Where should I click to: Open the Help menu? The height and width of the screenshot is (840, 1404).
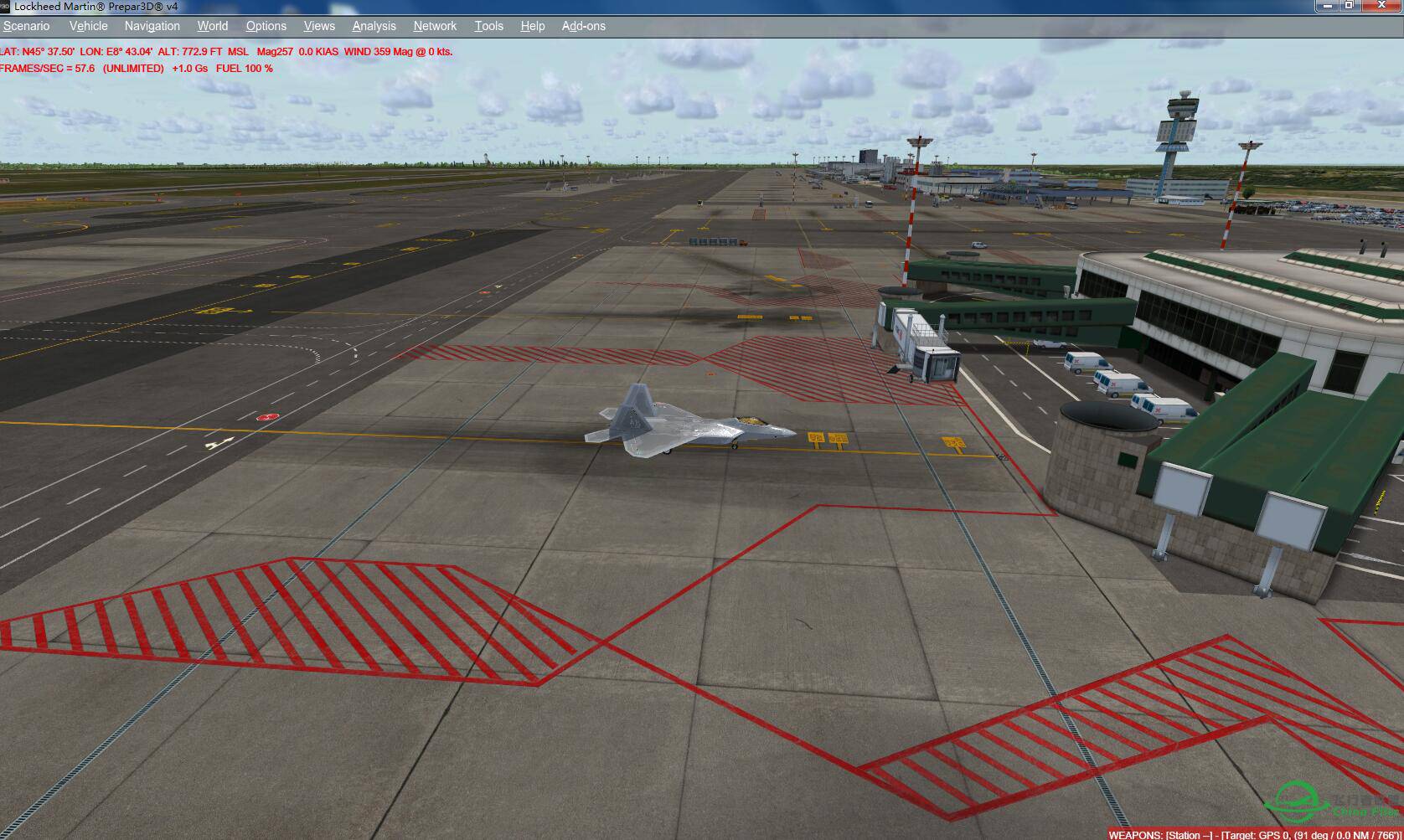[x=532, y=26]
